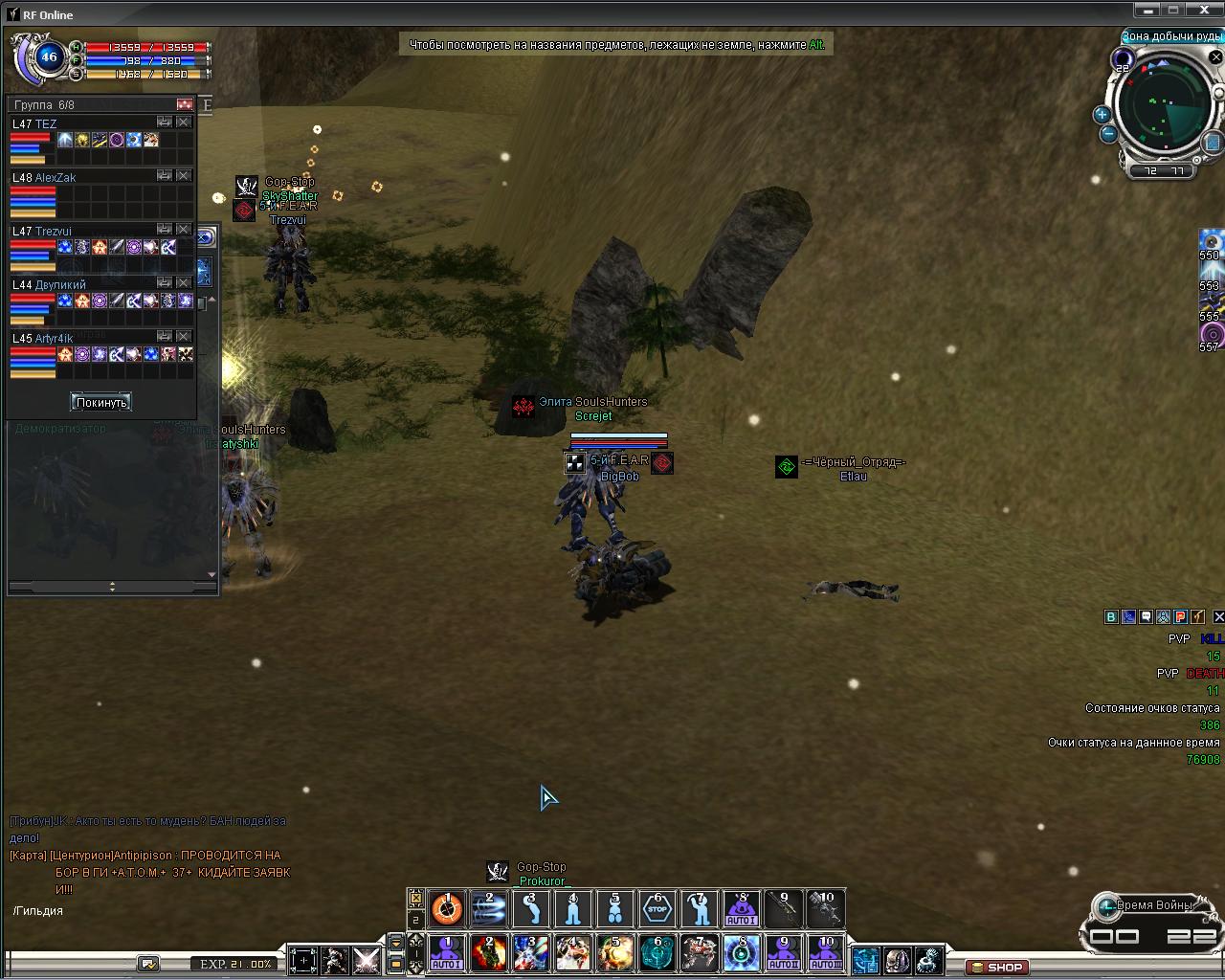Zoom out the radar minimap

tap(1107, 134)
